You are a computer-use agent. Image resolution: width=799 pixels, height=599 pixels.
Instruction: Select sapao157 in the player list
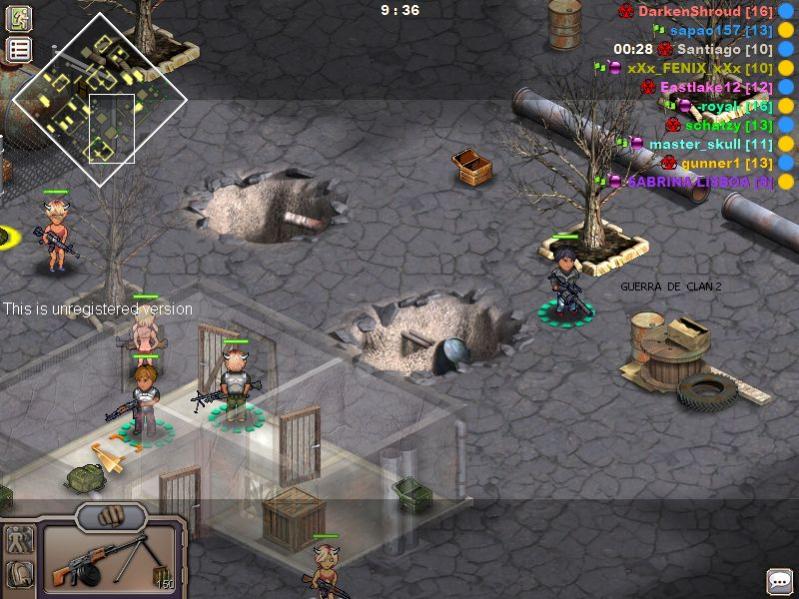[707, 30]
